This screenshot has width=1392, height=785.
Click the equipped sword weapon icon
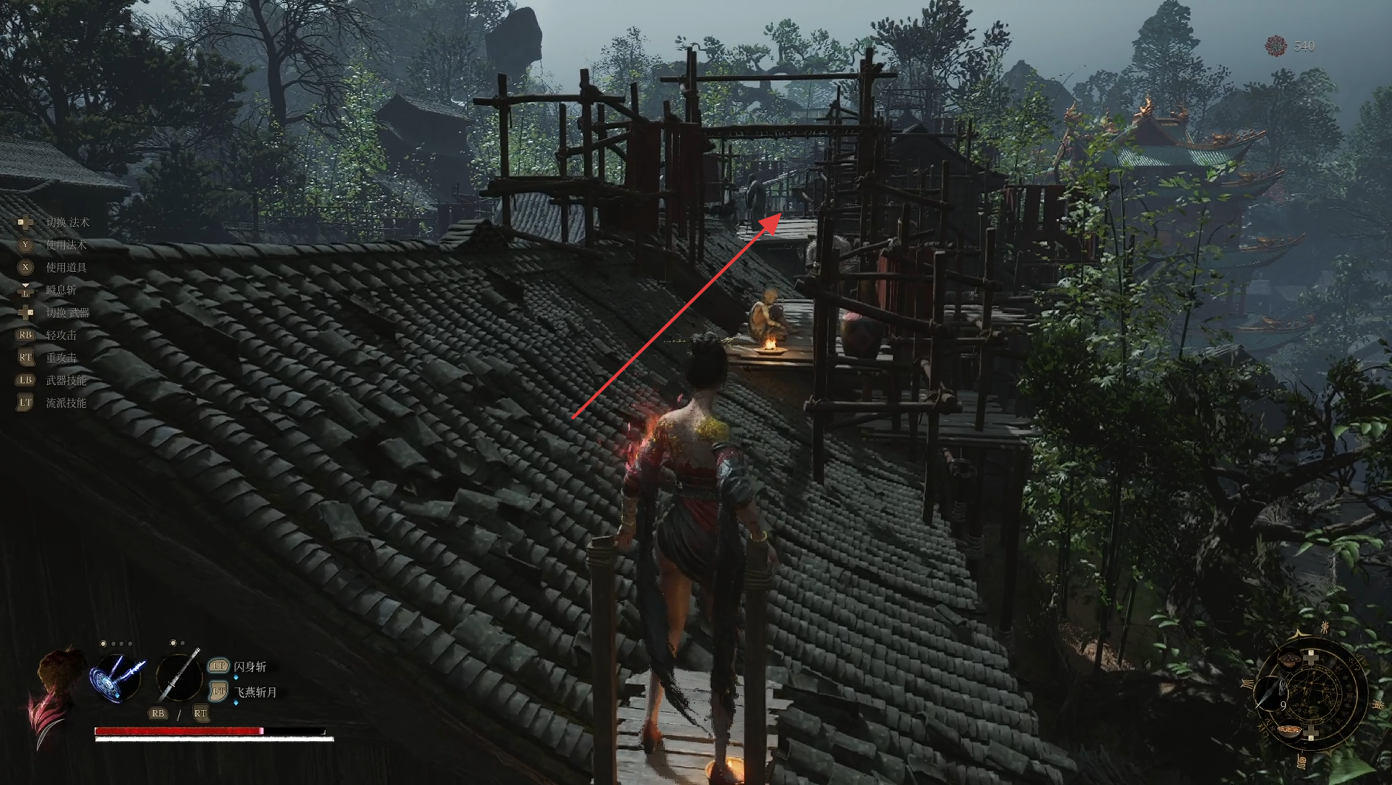click(x=179, y=676)
